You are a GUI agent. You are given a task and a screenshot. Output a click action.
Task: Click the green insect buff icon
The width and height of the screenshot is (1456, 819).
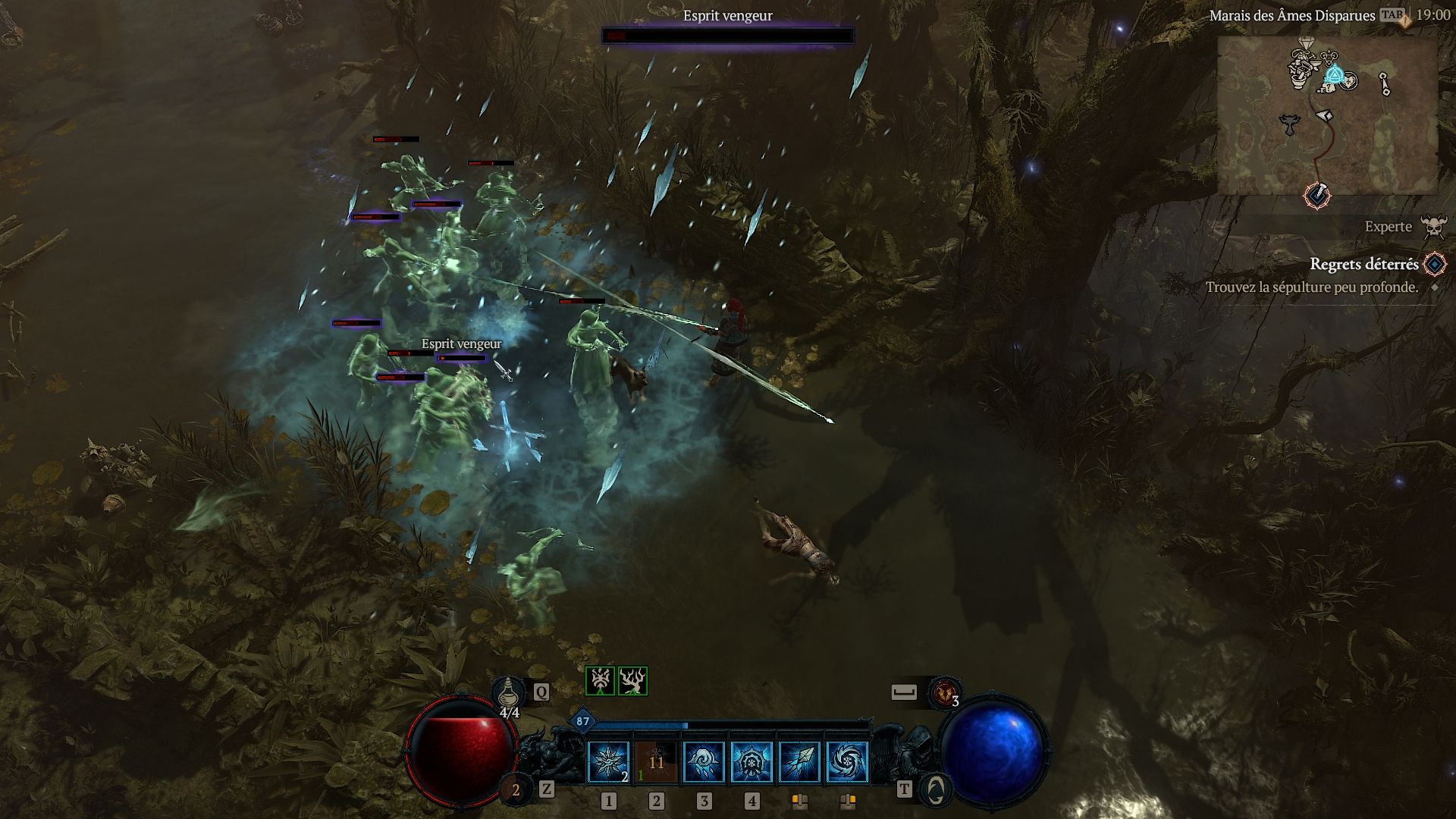[x=600, y=681]
